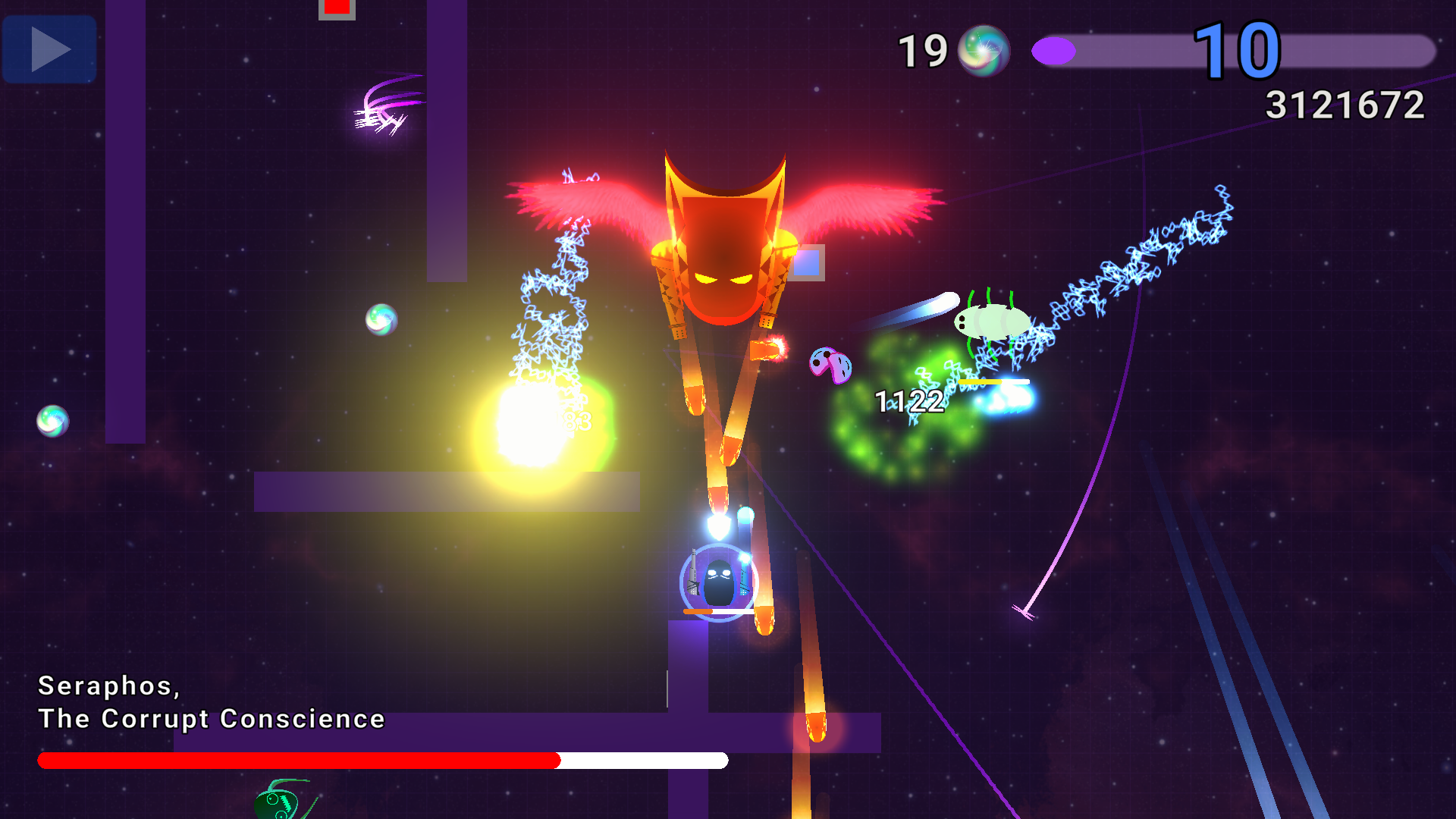1456x819 pixels.
Task: Click the score 3121672 in the top right
Action: [x=1346, y=105]
